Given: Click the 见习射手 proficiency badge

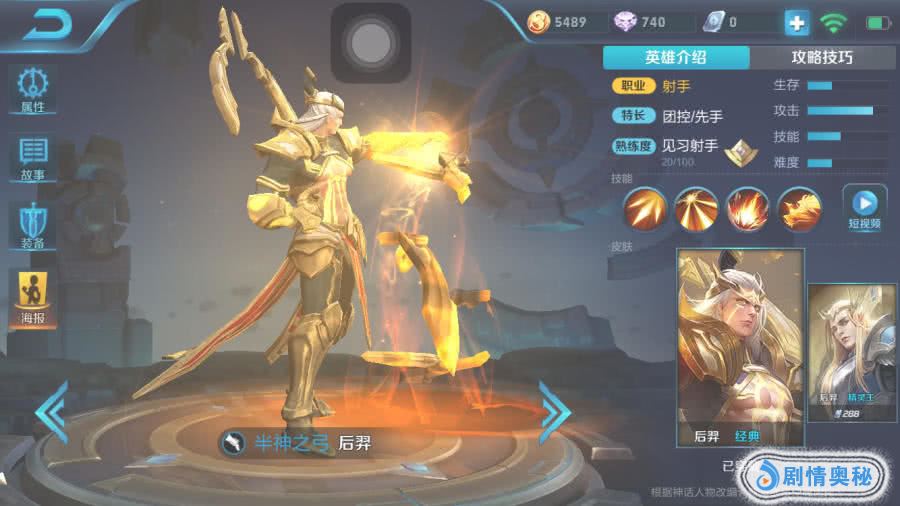Looking at the screenshot, I should coord(740,151).
